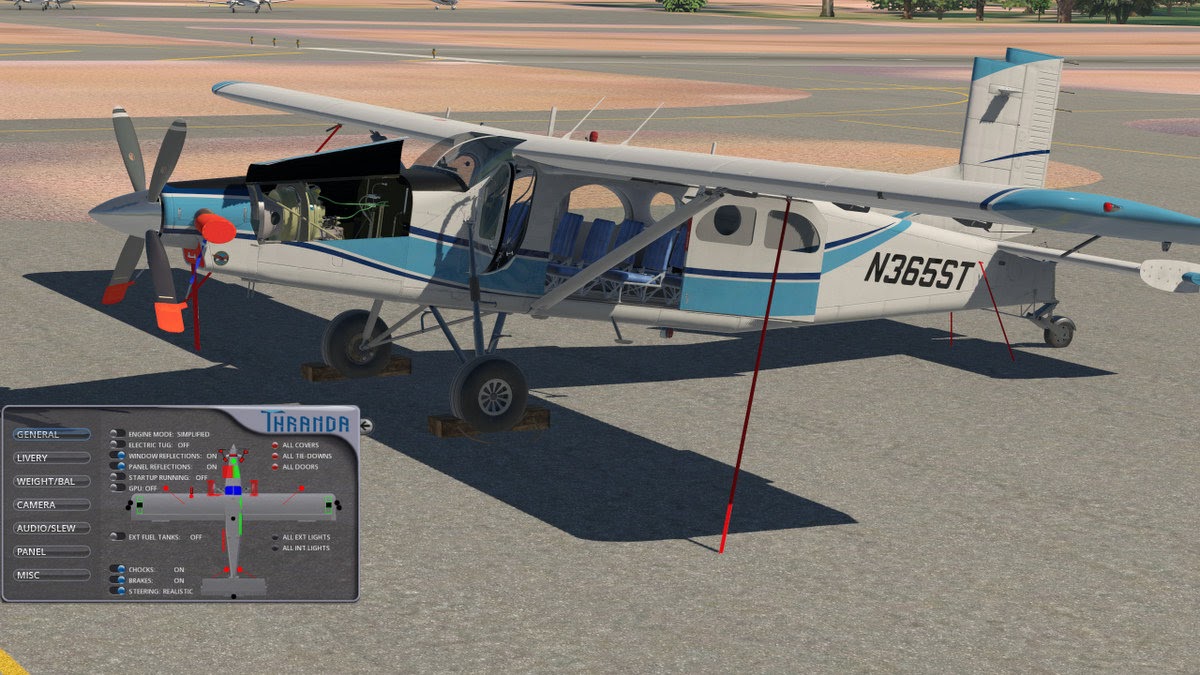The height and width of the screenshot is (675, 1200).
Task: Change the Steering mode switch
Action: coord(119,591)
